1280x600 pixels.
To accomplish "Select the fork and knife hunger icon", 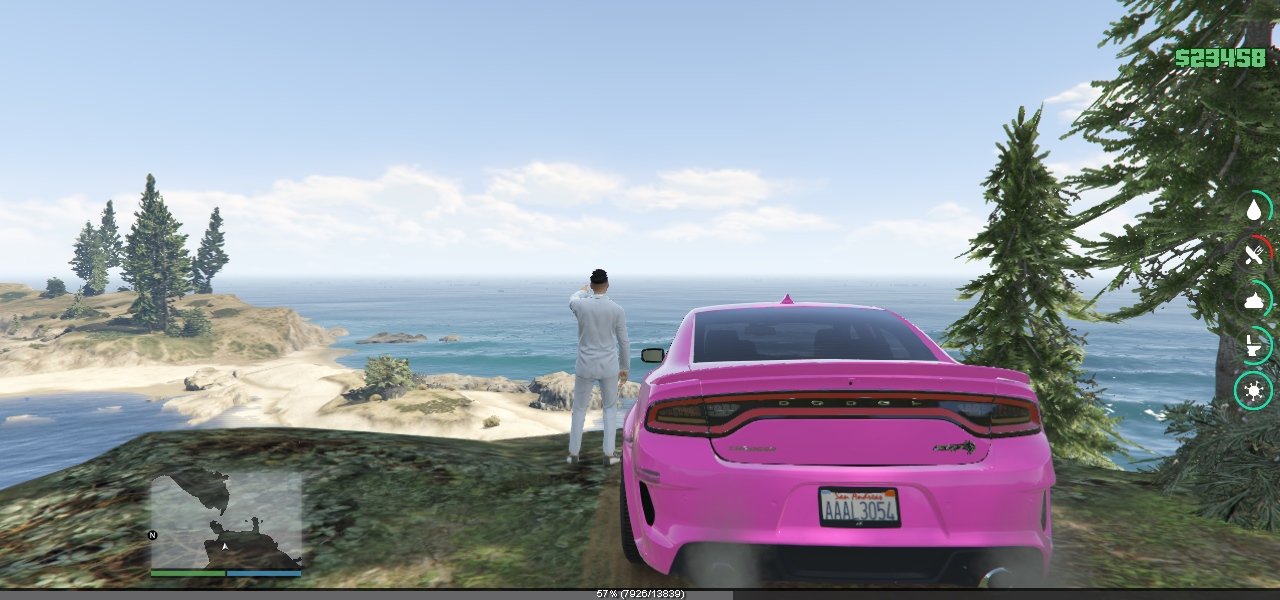I will (1254, 255).
